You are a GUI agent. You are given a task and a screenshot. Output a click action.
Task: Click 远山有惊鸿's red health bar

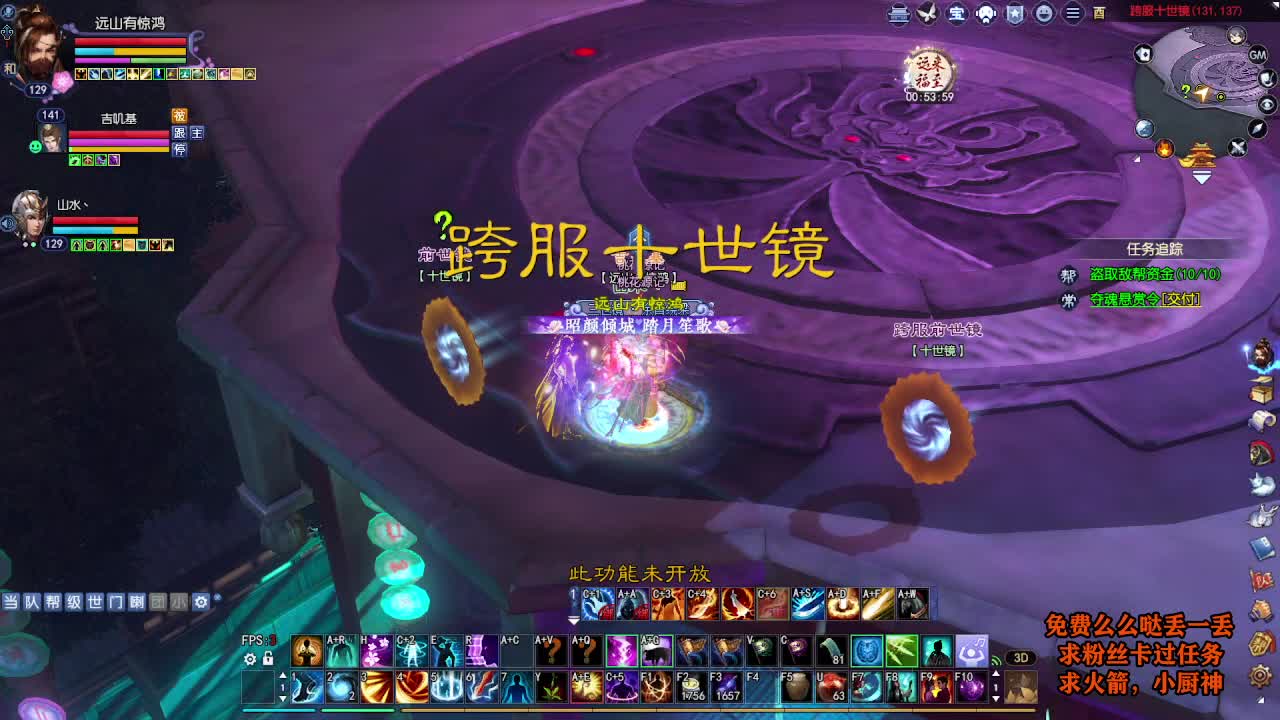[x=130, y=43]
